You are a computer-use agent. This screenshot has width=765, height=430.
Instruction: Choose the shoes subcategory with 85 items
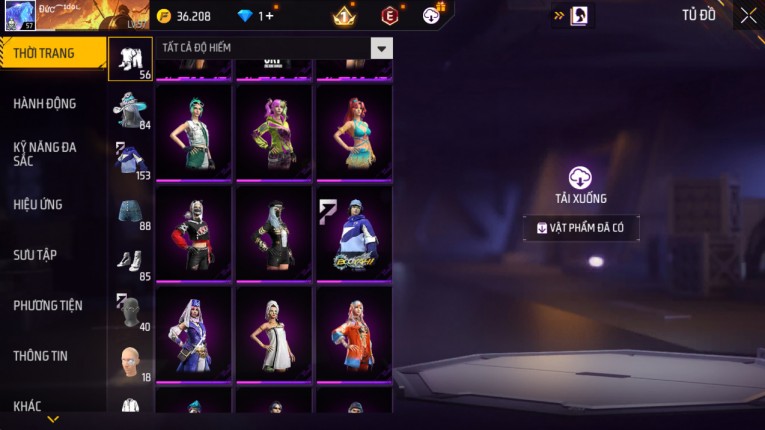click(130, 264)
